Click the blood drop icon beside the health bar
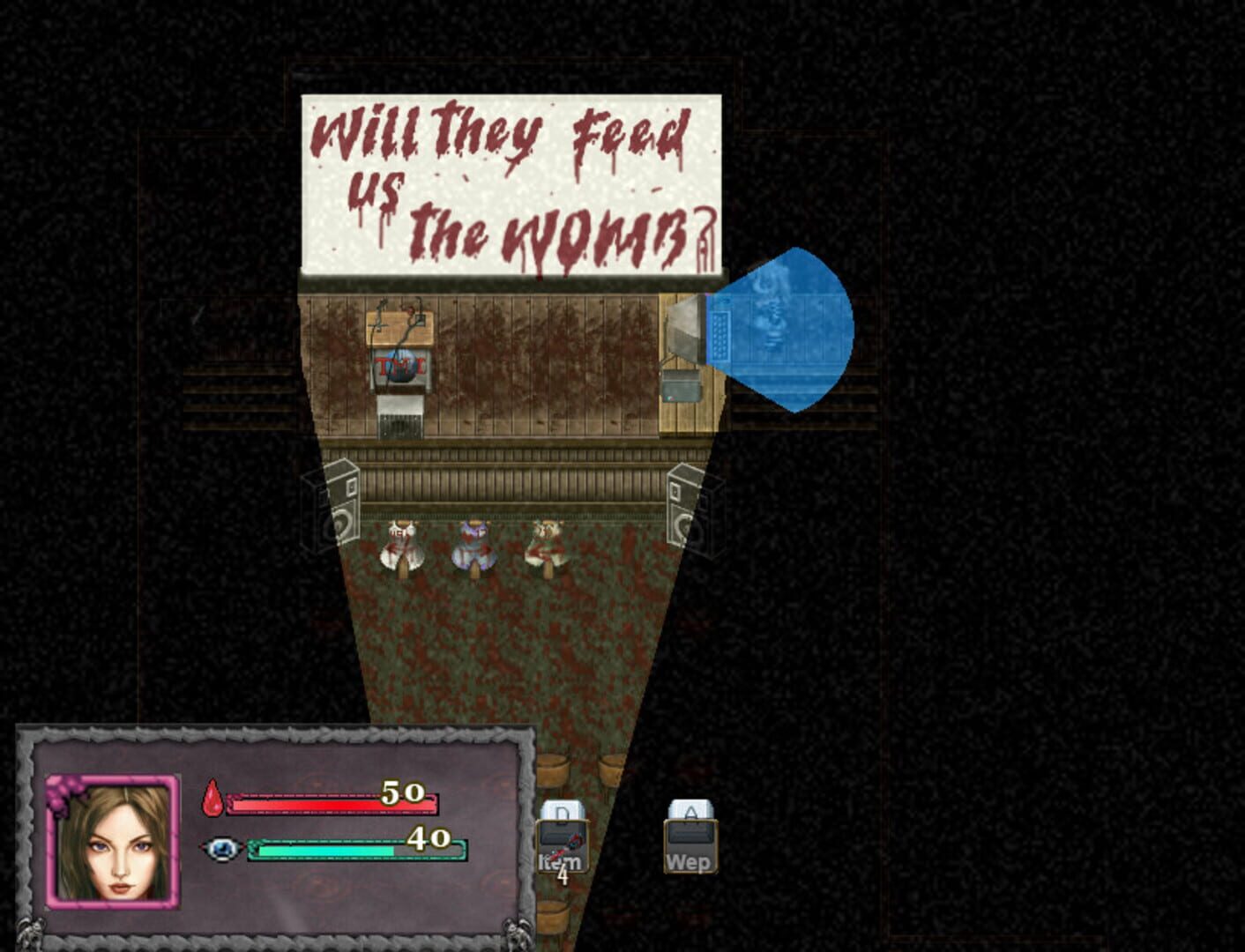 pyautogui.click(x=211, y=799)
